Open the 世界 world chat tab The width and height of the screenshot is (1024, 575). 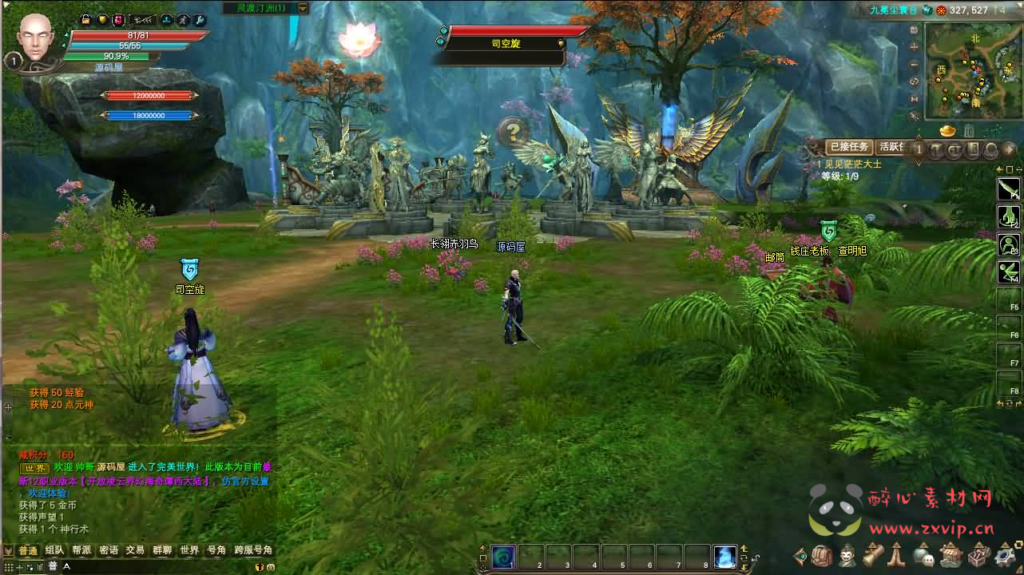tap(189, 550)
